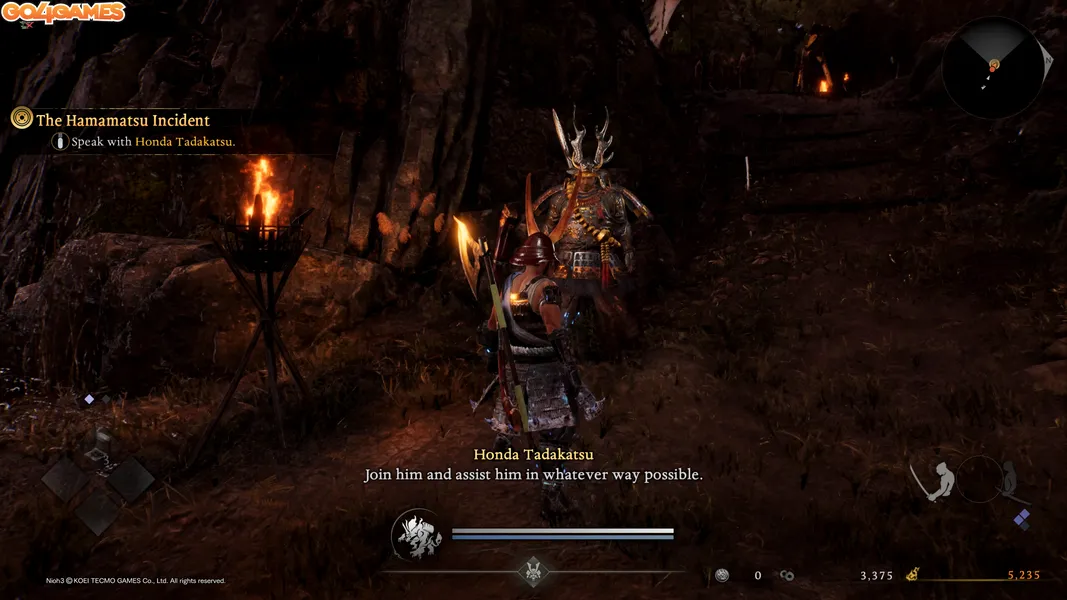Viewport: 1067px width, 600px height.
Task: Open the Hamamatsu Incident quest tracker
Action: pyautogui.click(x=122, y=120)
